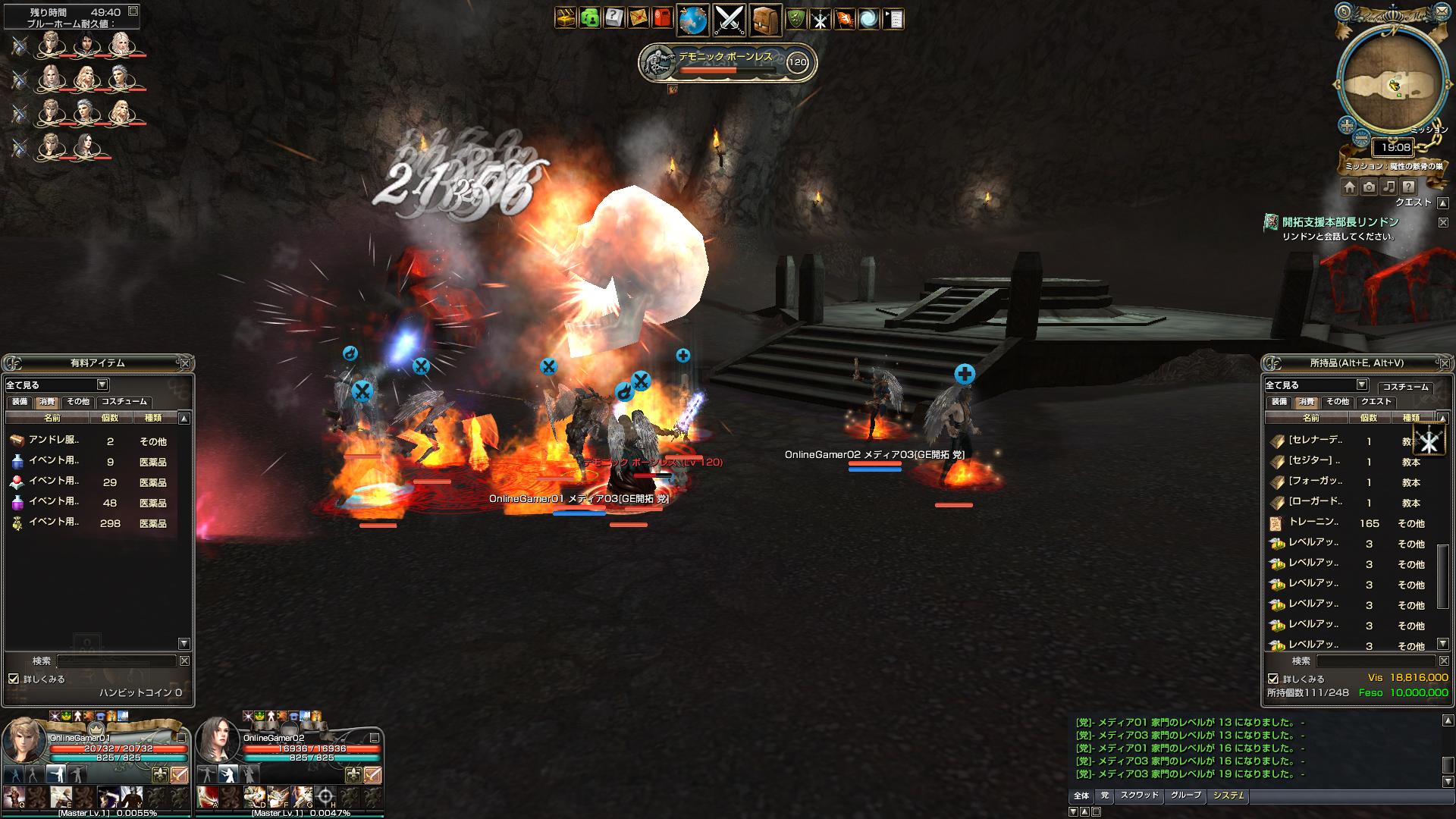Toggle 詳しくみる checkbox in 有料アイテム window

click(x=14, y=679)
